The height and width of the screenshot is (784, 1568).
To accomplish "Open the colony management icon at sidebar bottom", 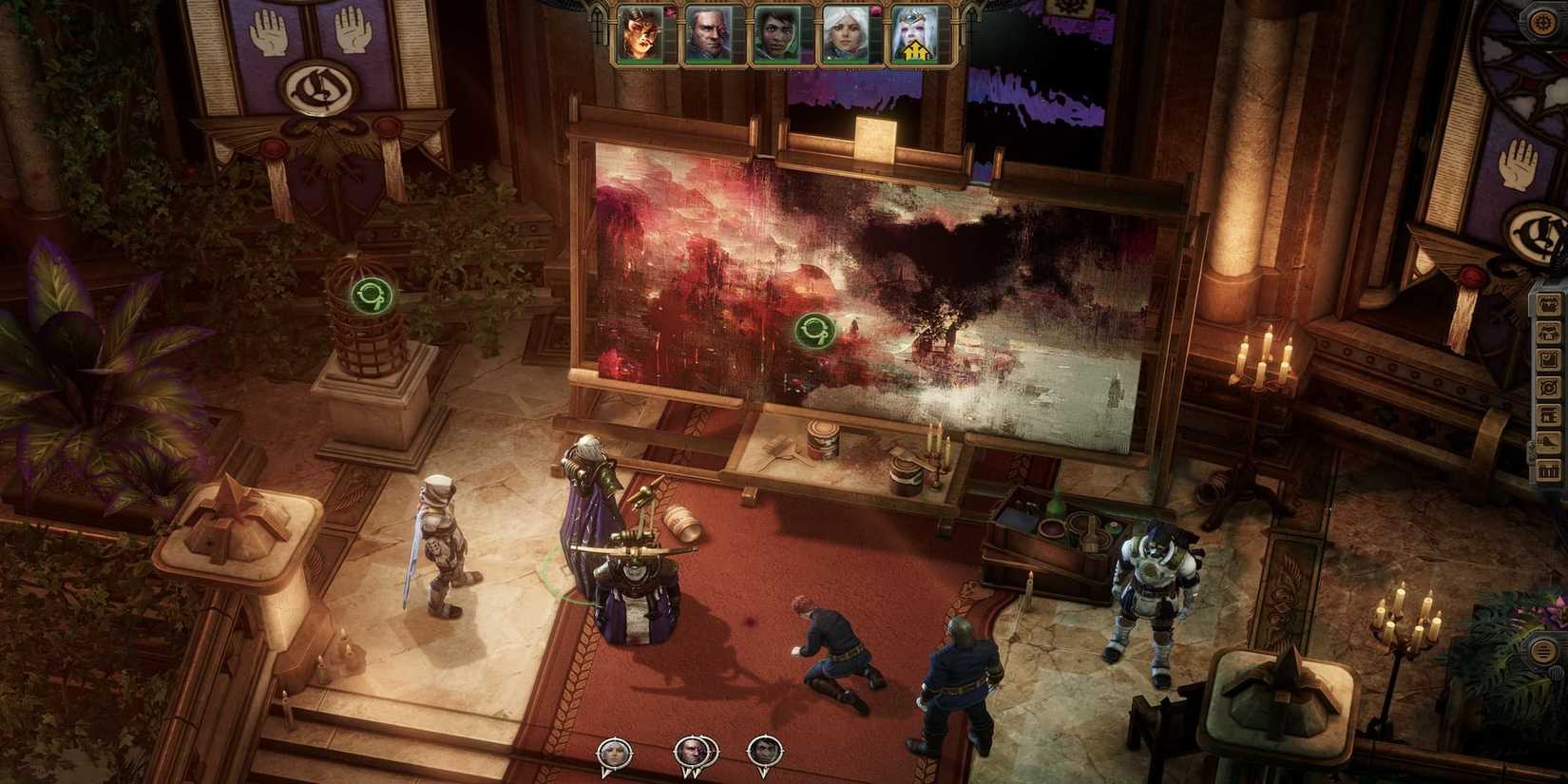I will tap(1549, 469).
